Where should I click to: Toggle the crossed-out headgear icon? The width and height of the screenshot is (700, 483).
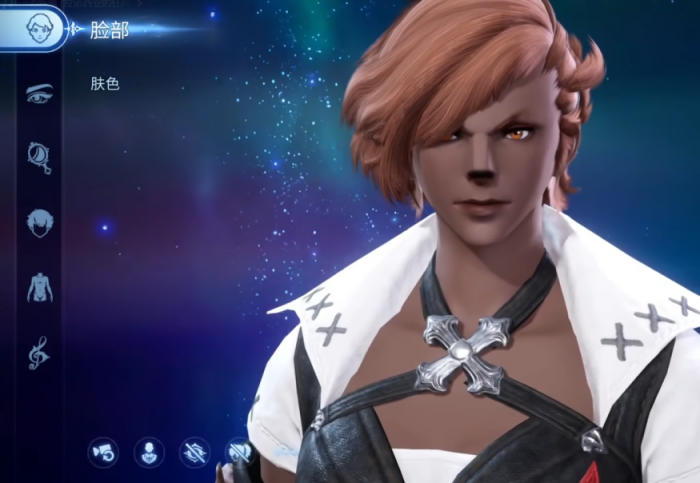[238, 452]
